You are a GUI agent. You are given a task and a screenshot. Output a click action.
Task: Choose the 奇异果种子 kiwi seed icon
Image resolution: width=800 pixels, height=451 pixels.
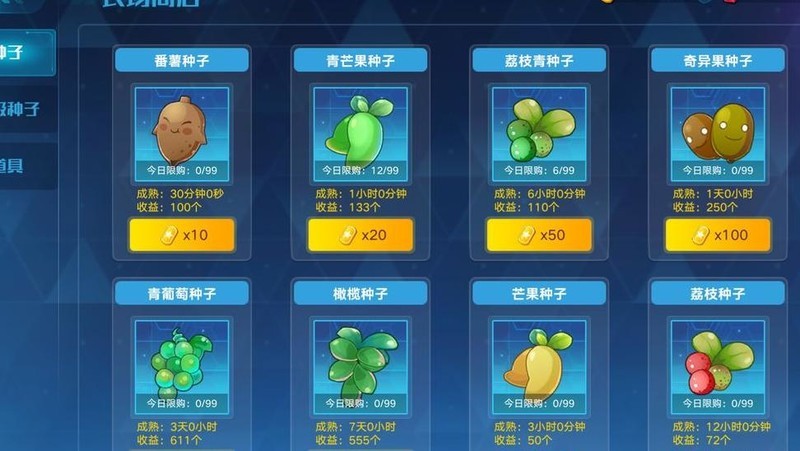click(x=718, y=127)
